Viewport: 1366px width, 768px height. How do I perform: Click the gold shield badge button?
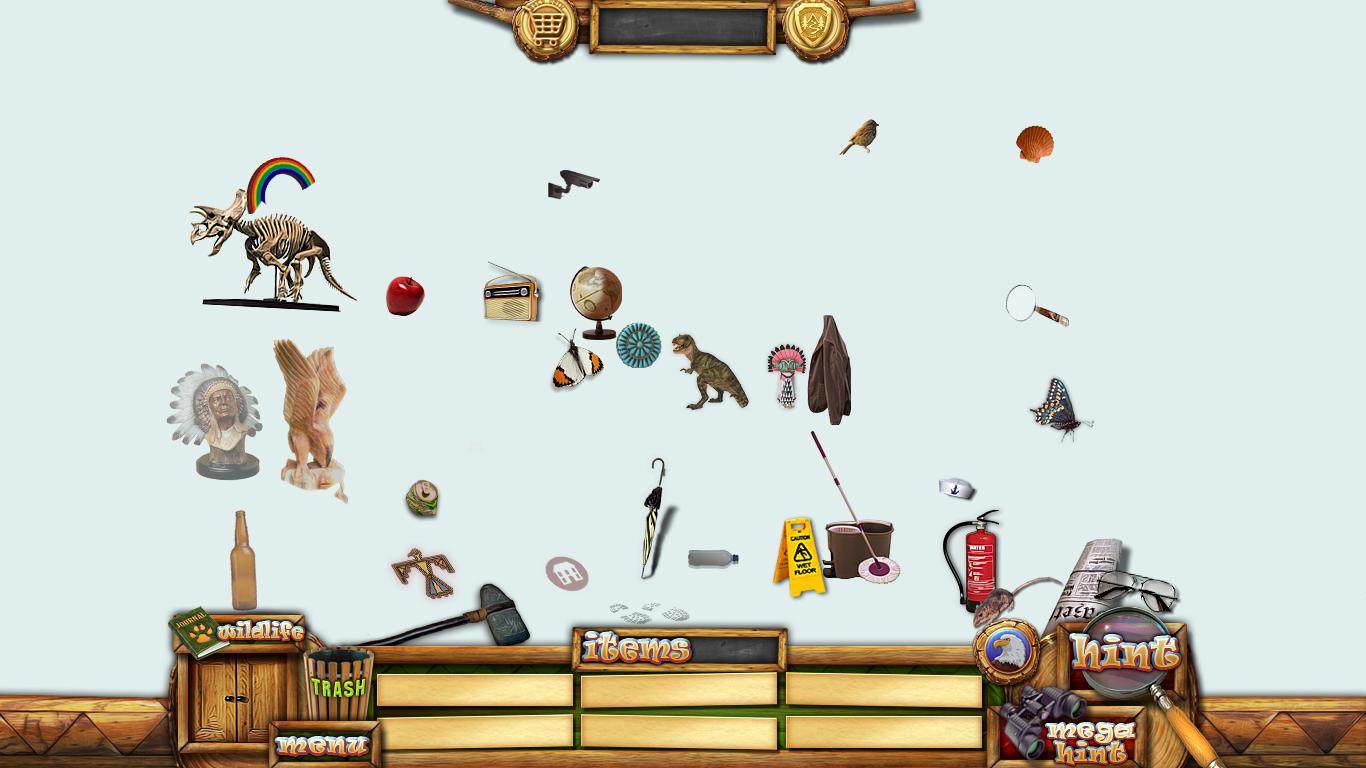coord(815,26)
